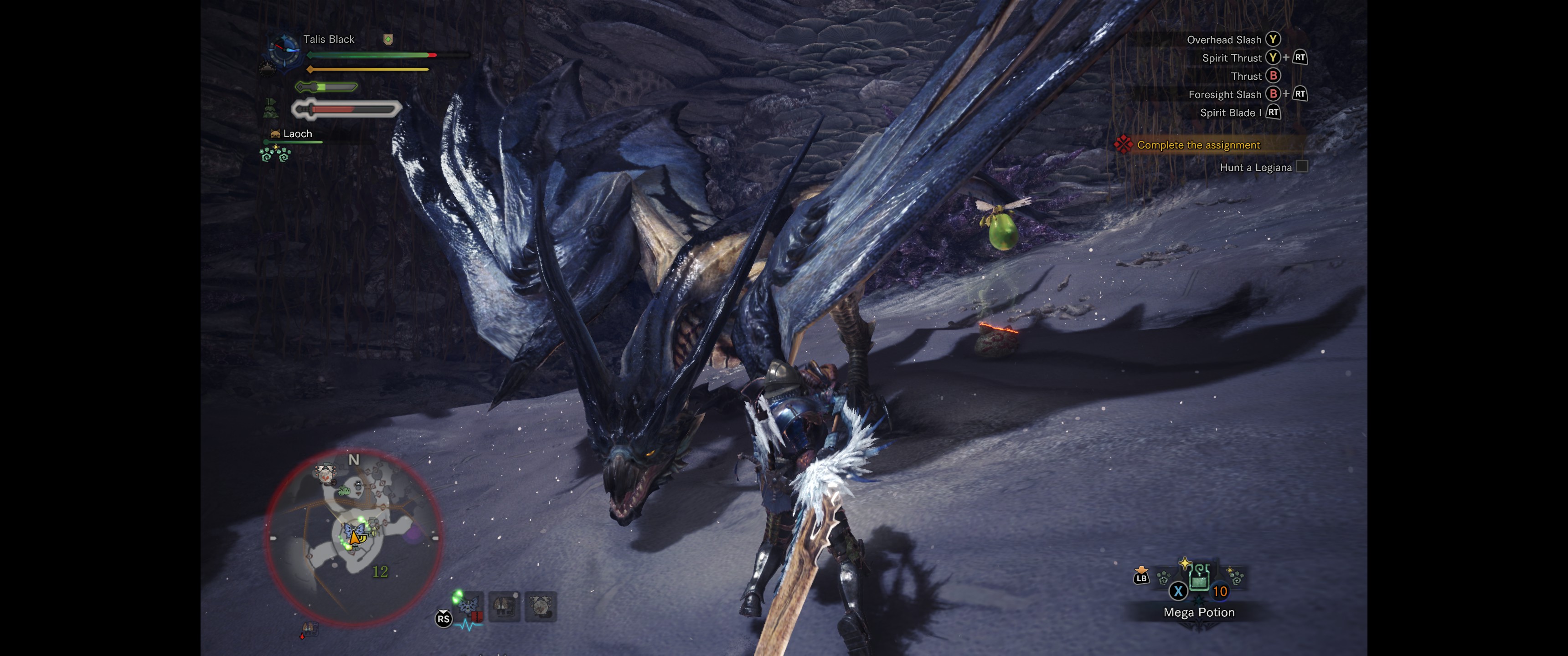Click the circular minimap
This screenshot has width=1568, height=656.
point(353,537)
